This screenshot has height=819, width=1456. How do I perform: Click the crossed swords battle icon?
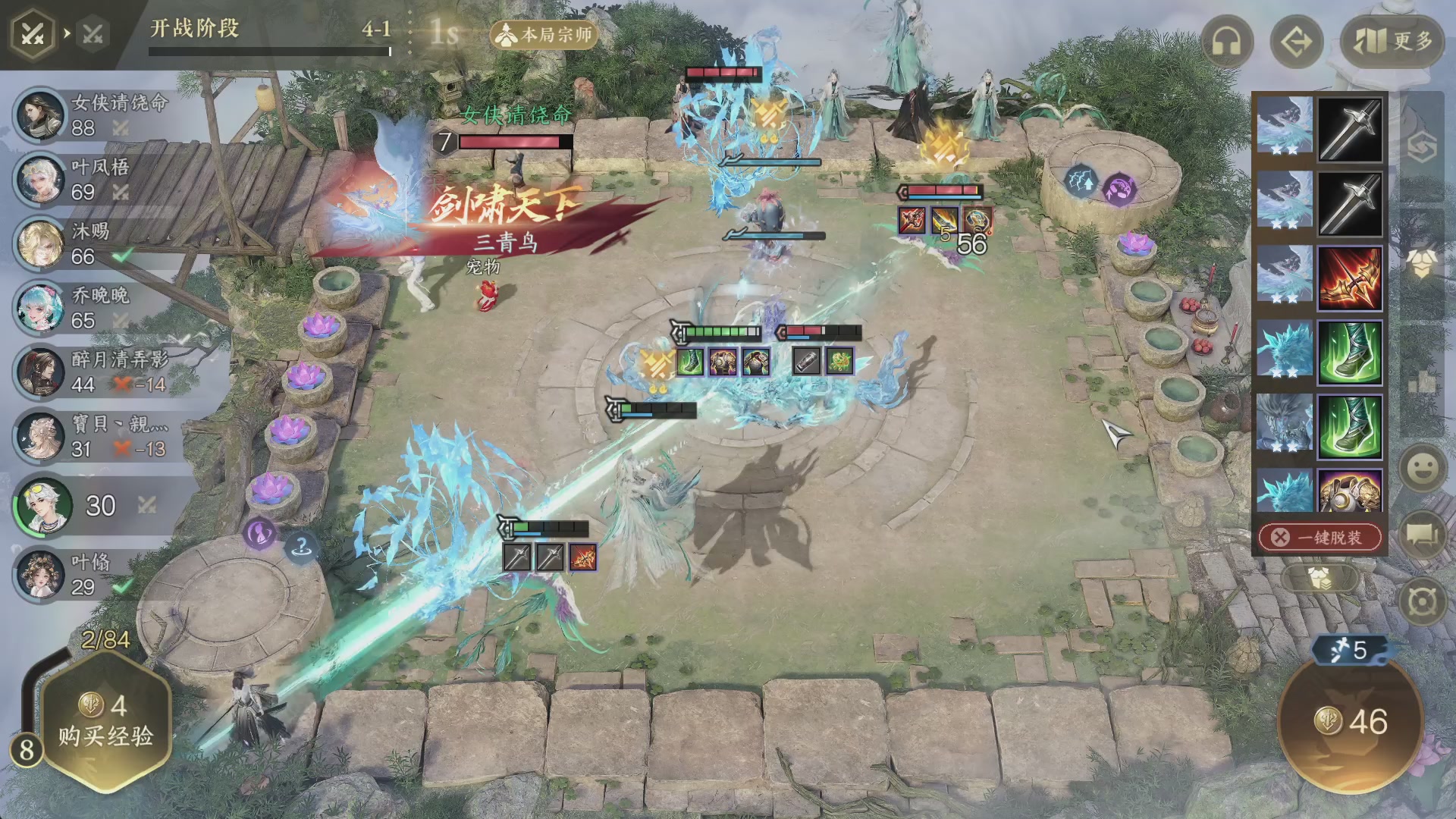click(x=33, y=34)
